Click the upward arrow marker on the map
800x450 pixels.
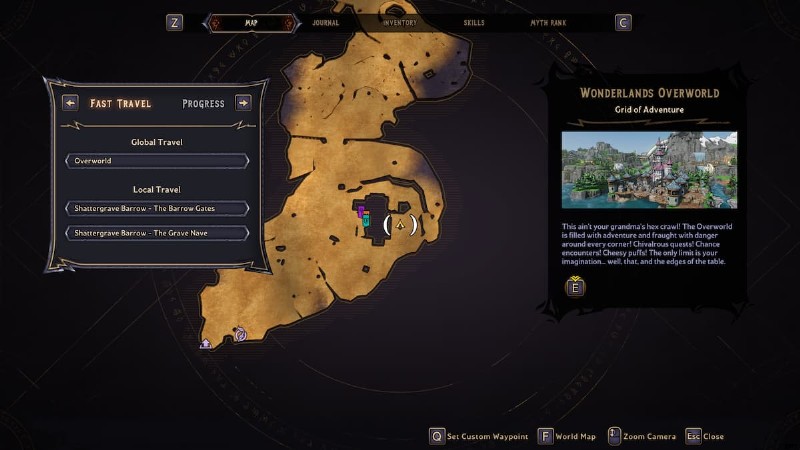click(206, 343)
